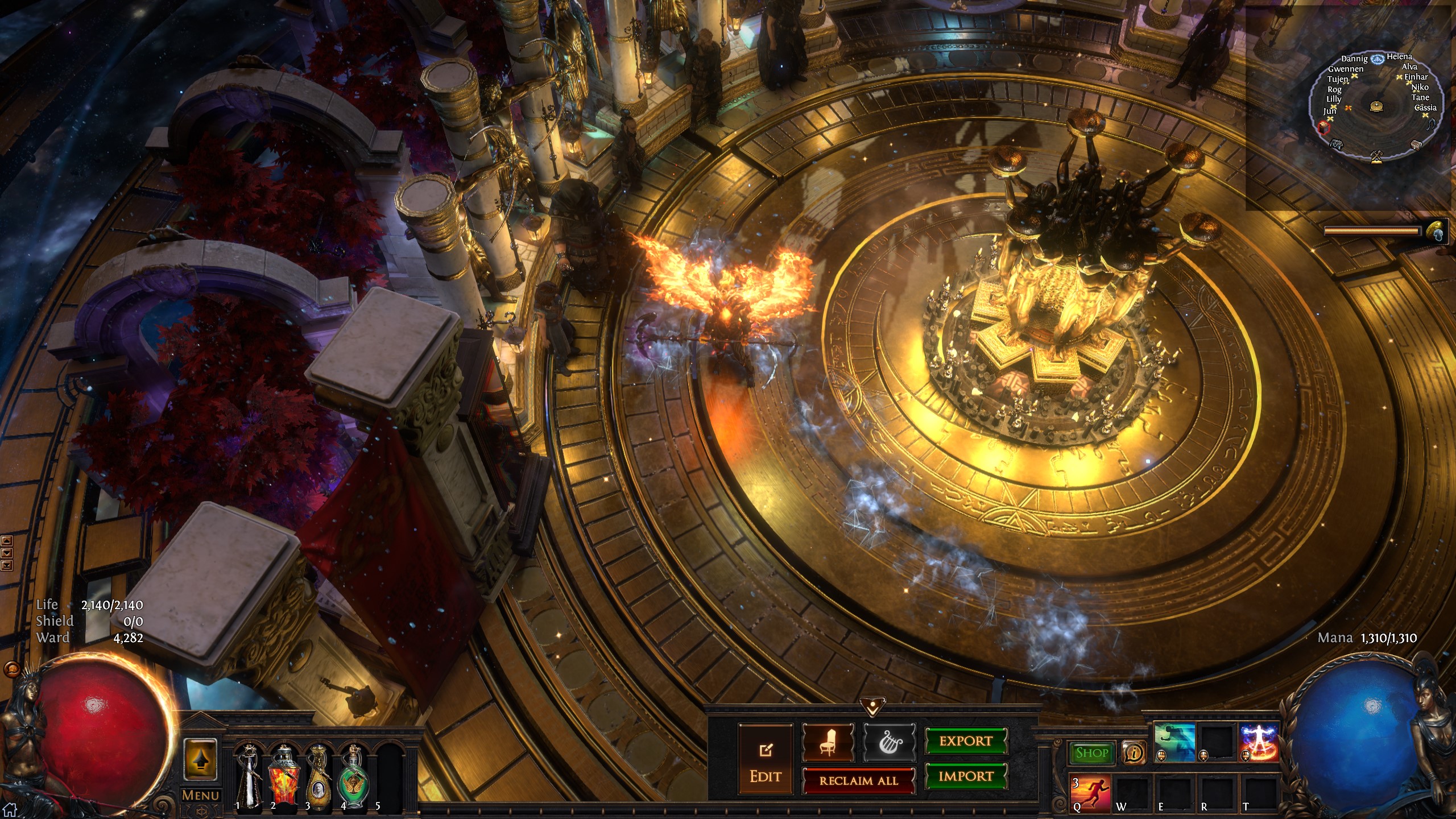Click the house icon in the corner
Image resolution: width=1456 pixels, height=819 pixels.
point(10,809)
